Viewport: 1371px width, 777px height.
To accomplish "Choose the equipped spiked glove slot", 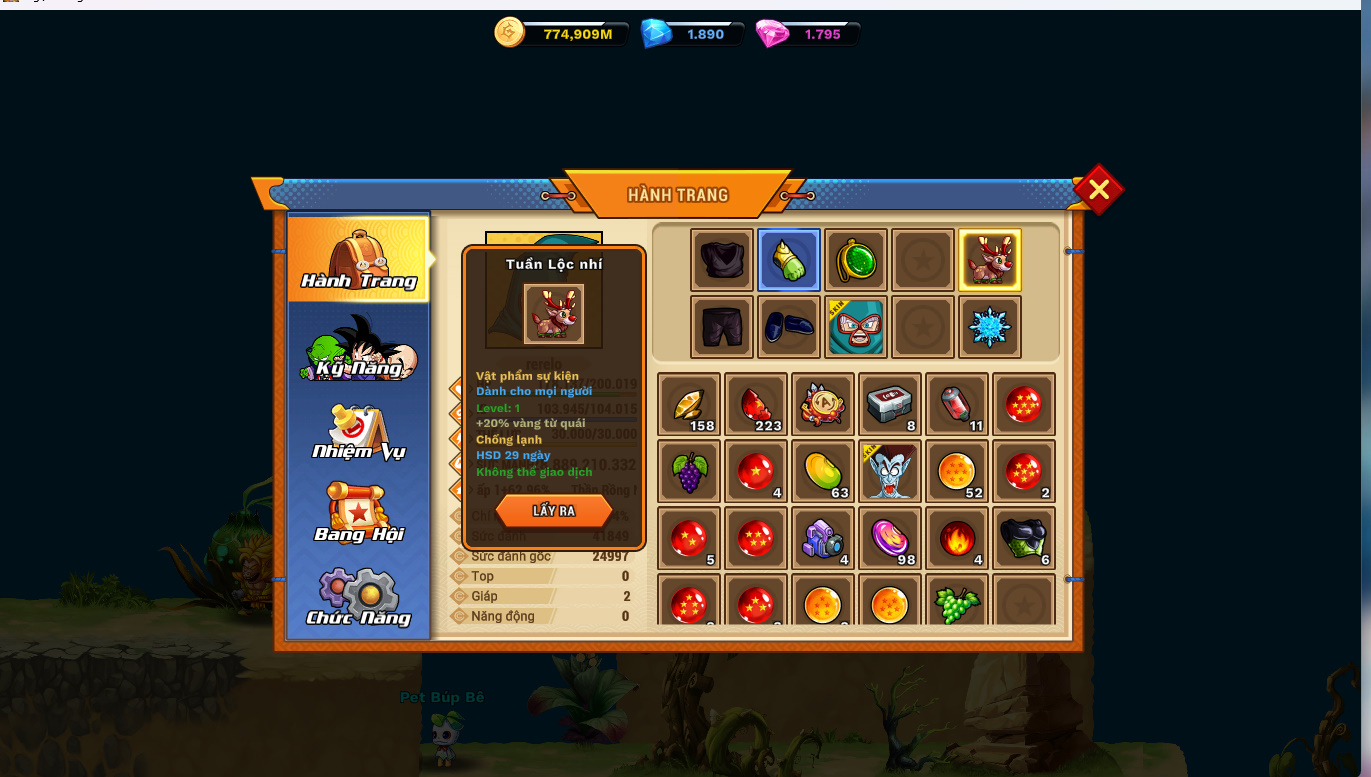I will point(789,260).
